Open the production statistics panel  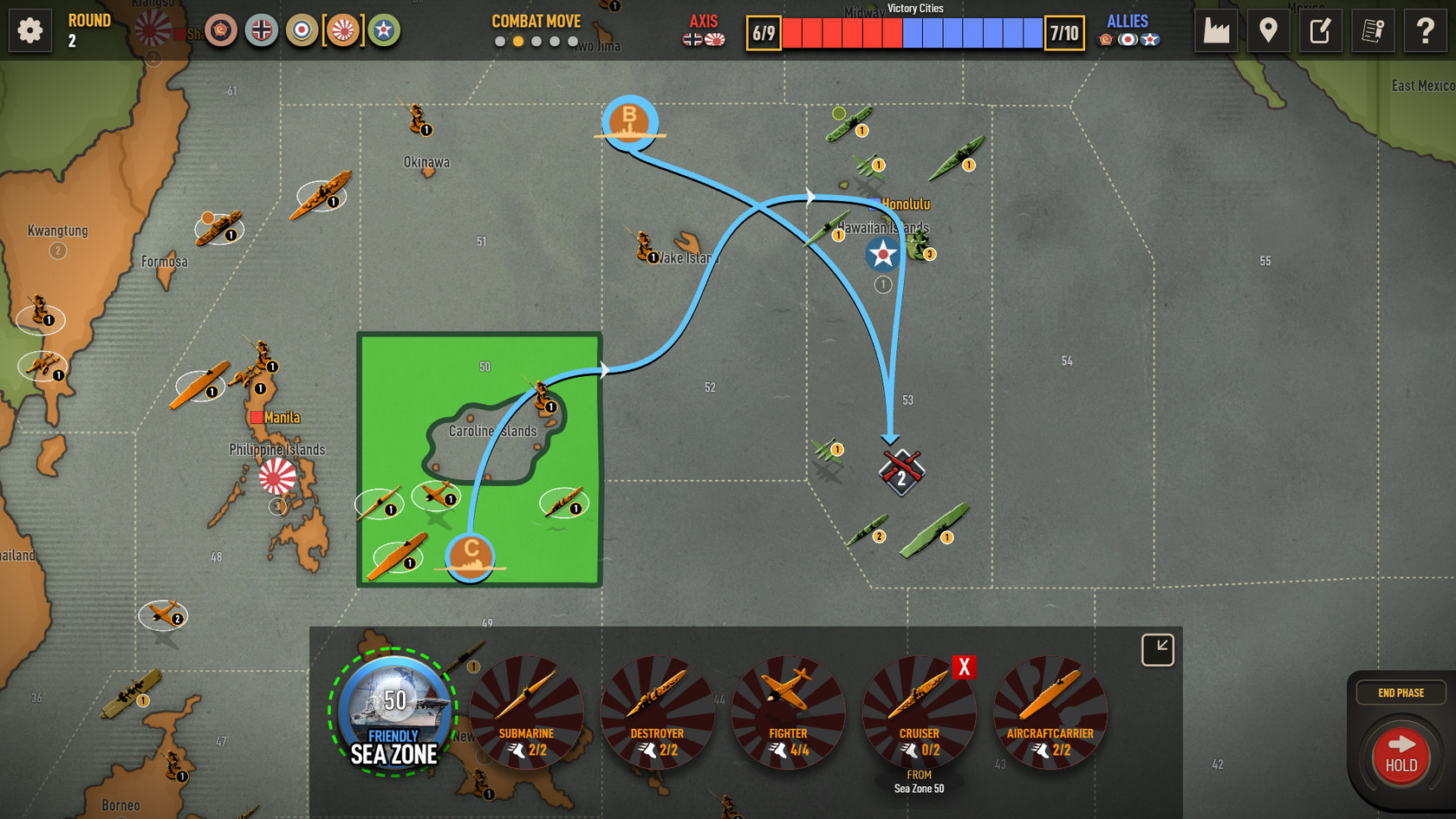pyautogui.click(x=1216, y=30)
